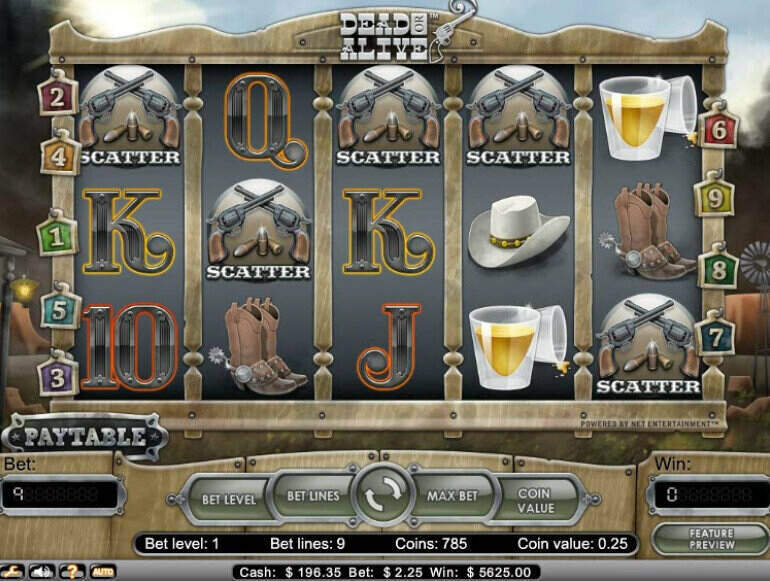
Task: Select bet line tag number 6
Action: click(x=716, y=130)
